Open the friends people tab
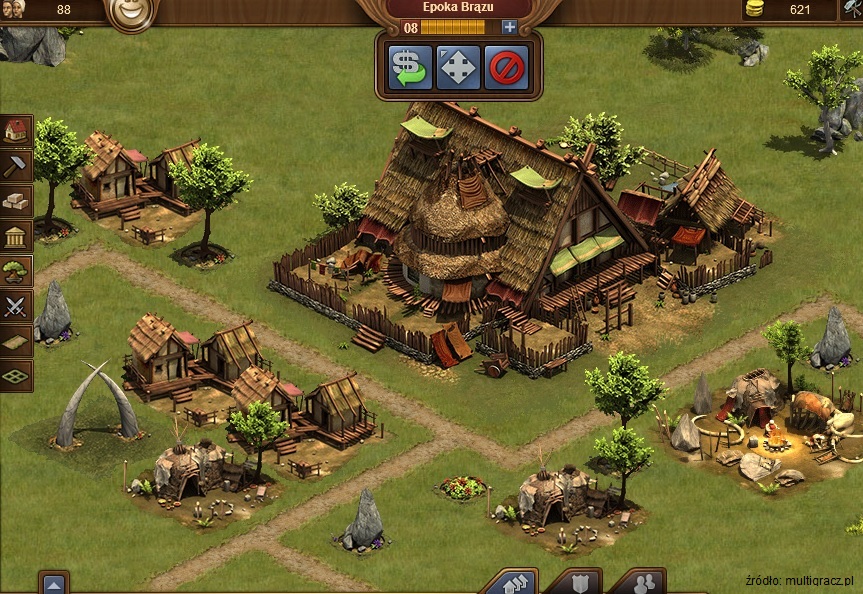 637,583
